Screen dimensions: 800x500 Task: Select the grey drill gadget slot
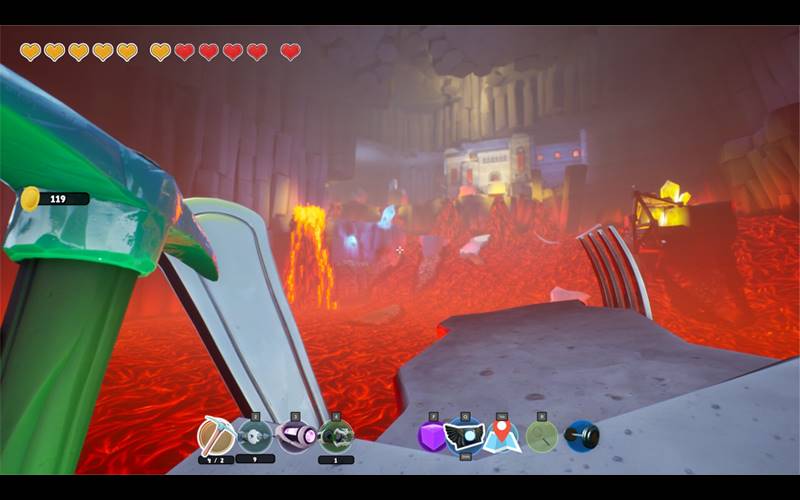click(x=255, y=436)
